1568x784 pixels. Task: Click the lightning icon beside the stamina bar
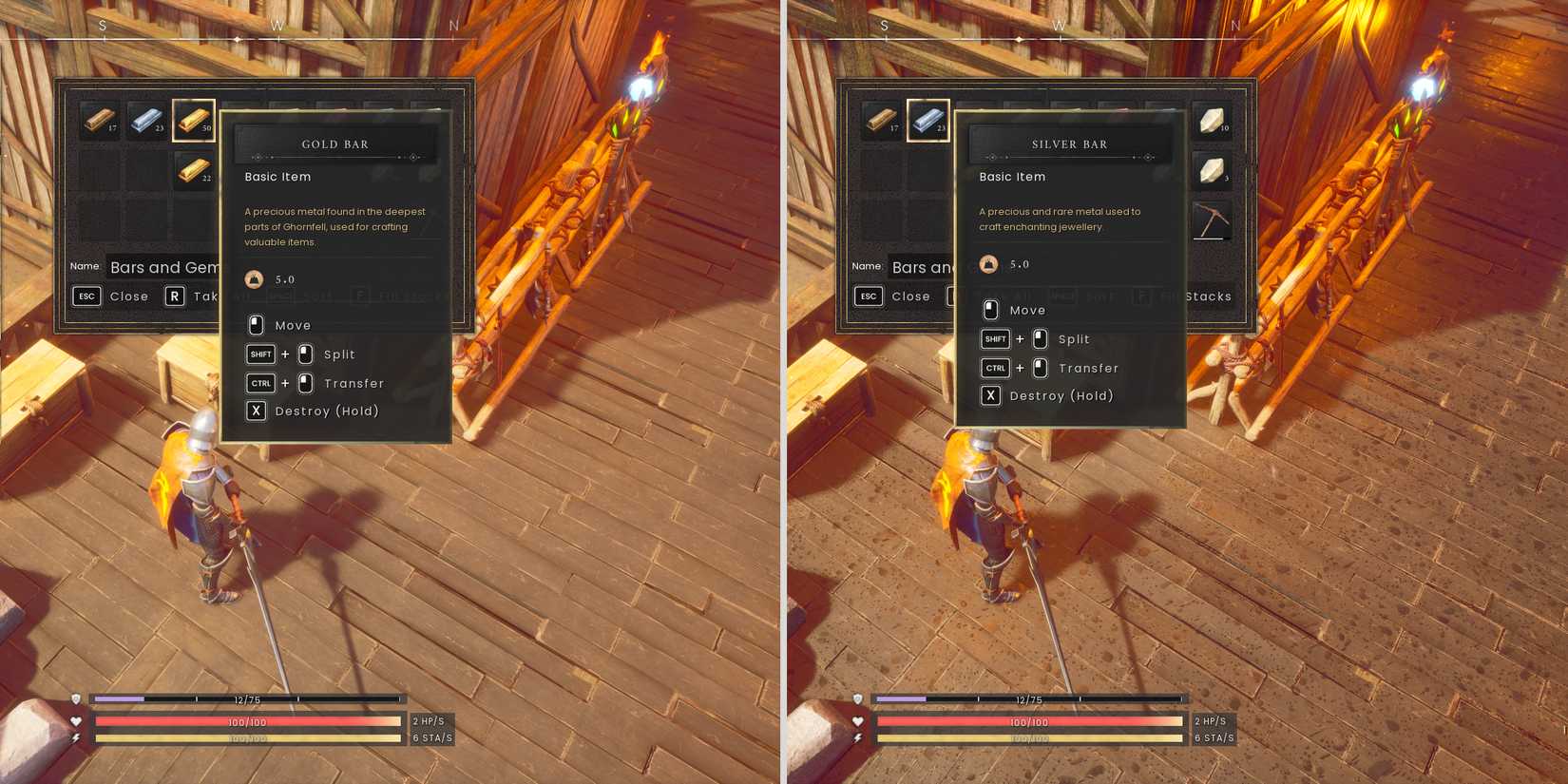click(76, 736)
